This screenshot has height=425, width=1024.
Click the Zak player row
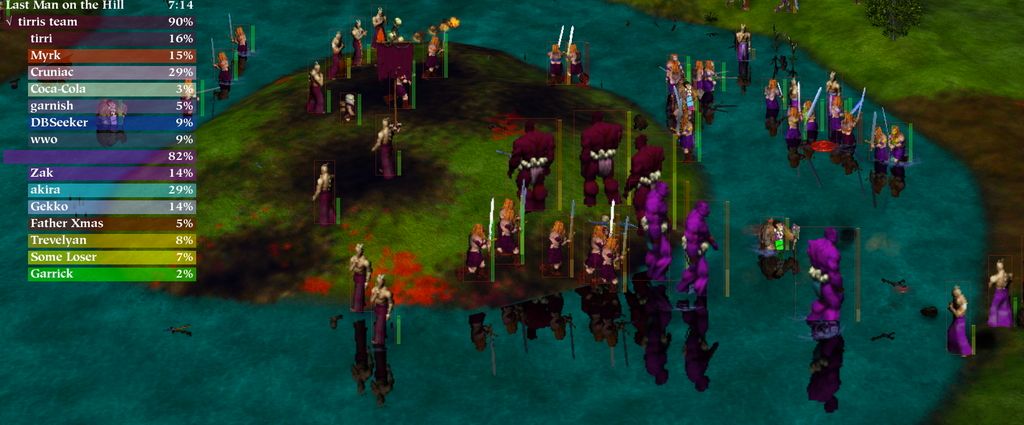point(99,173)
